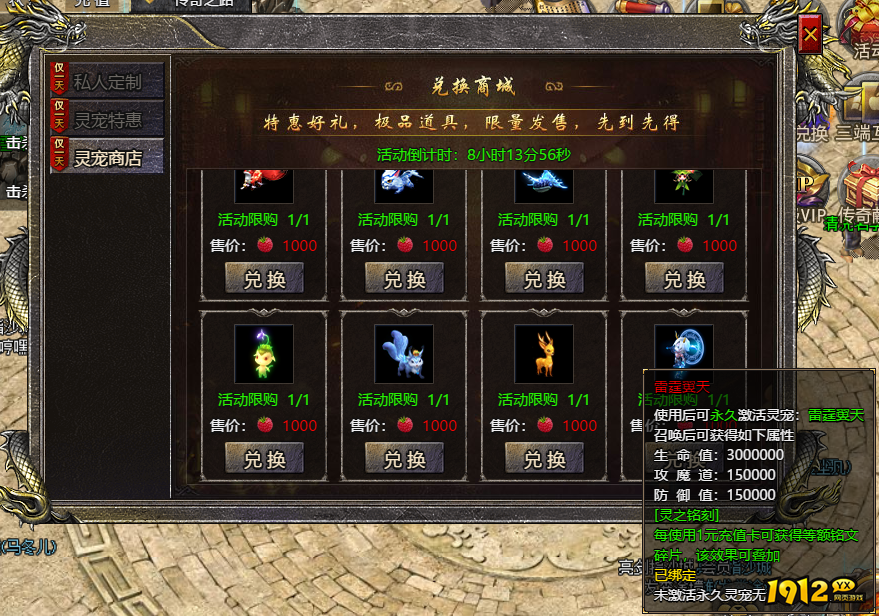Pick the orange deer pet thumbnail

point(544,353)
